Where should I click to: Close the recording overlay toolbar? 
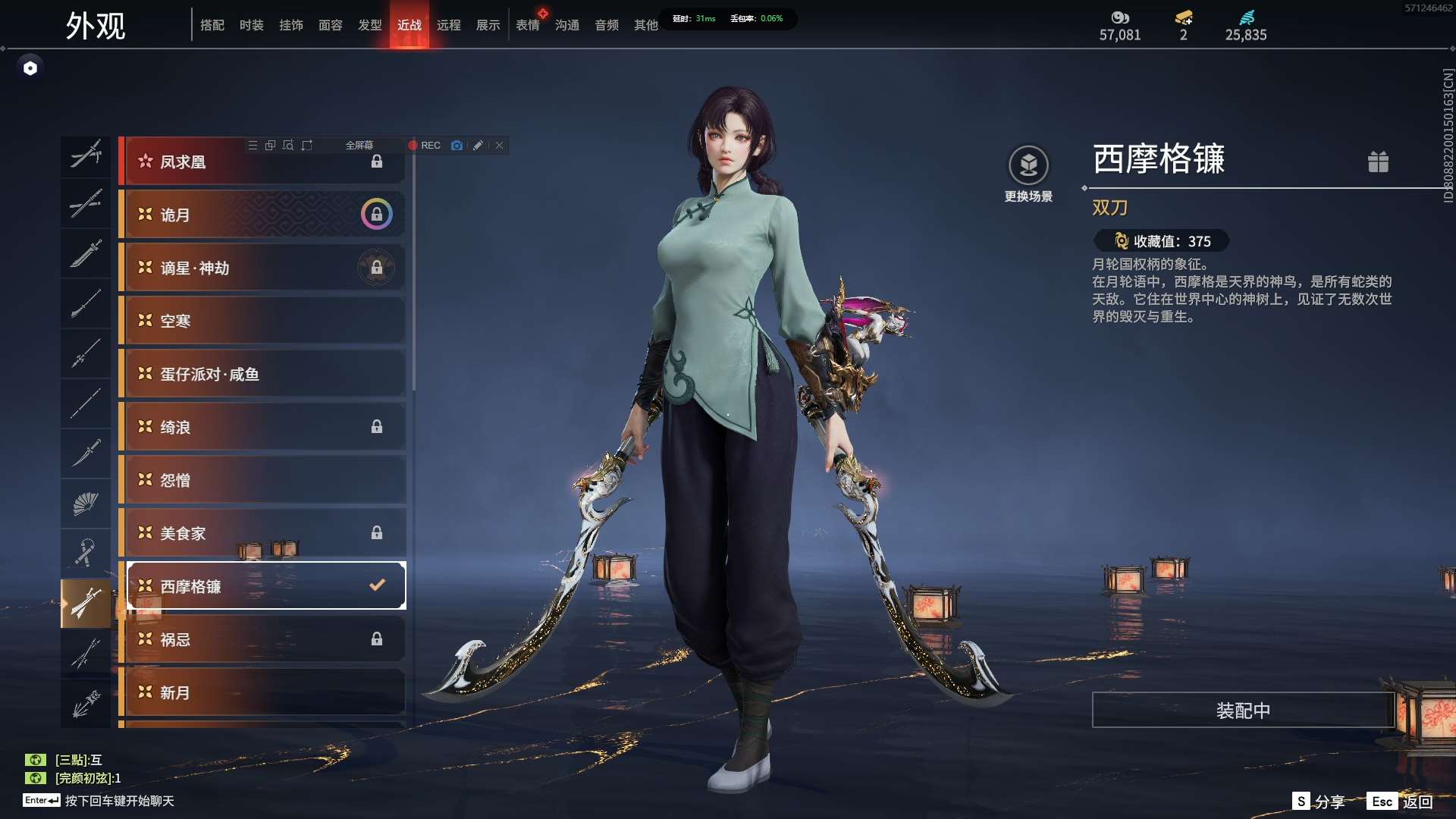[500, 146]
